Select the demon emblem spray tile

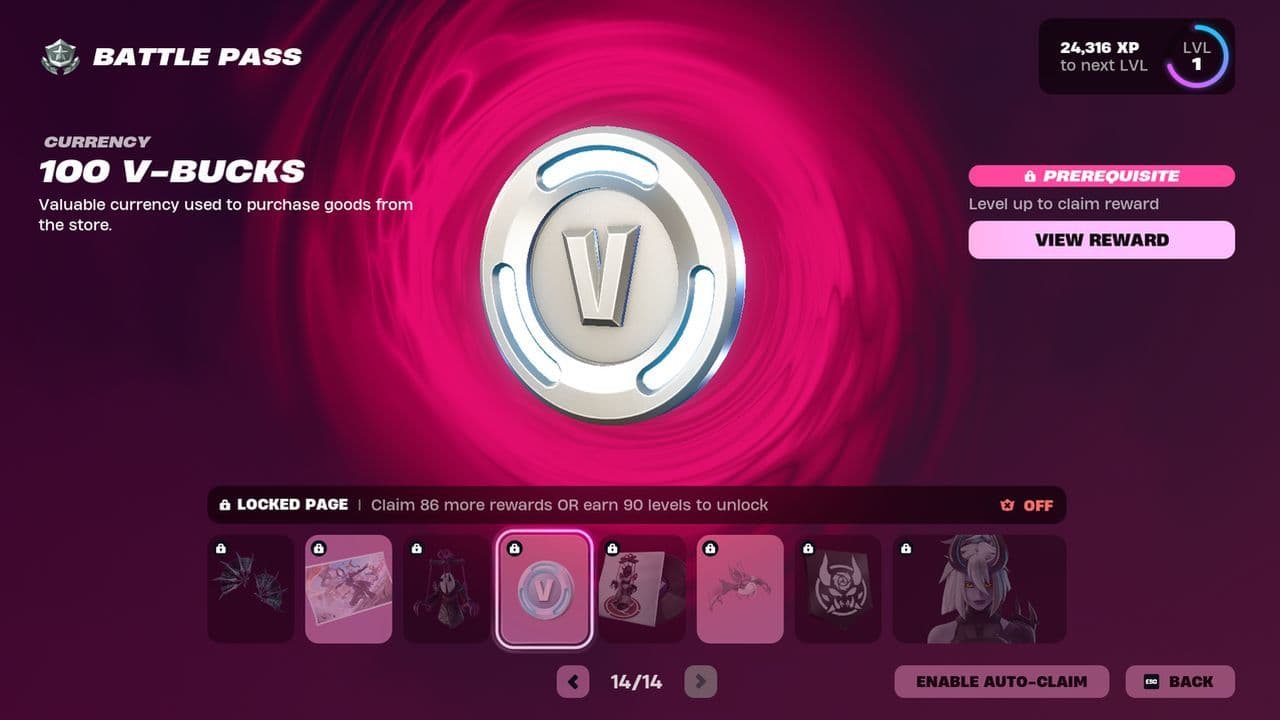838,588
